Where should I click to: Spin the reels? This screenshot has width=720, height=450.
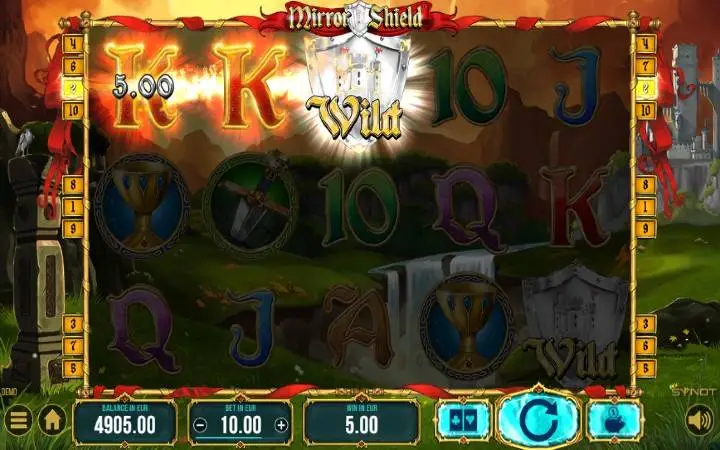537,419
